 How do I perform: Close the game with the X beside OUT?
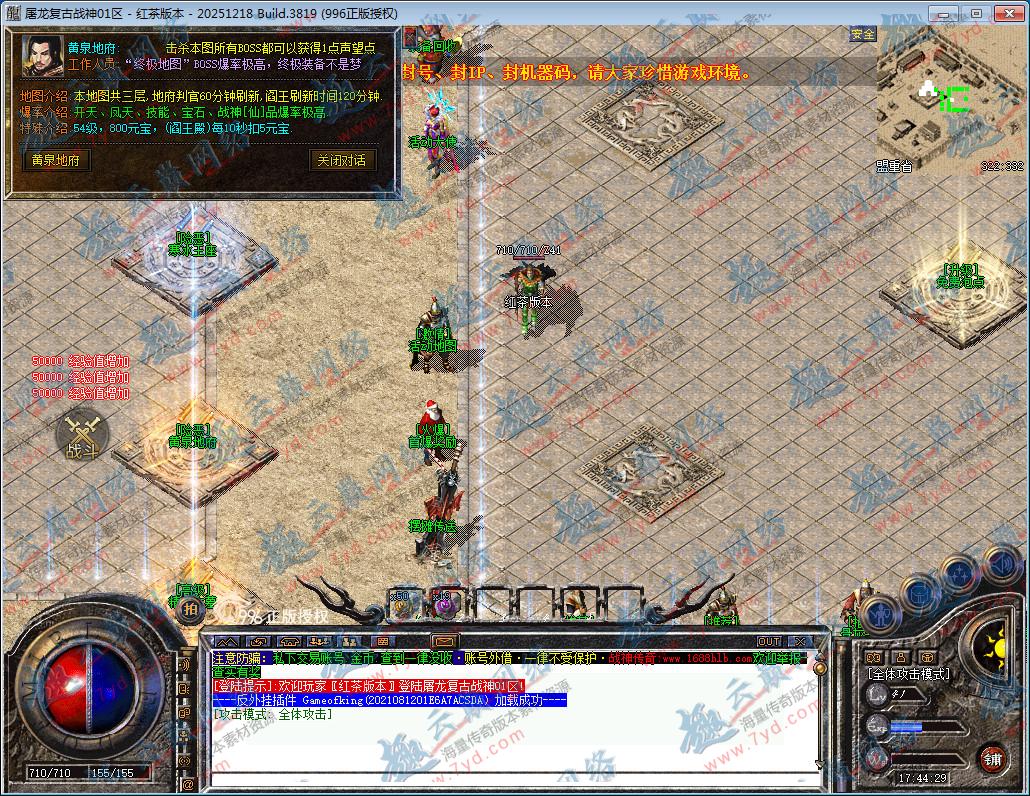pyautogui.click(x=800, y=641)
